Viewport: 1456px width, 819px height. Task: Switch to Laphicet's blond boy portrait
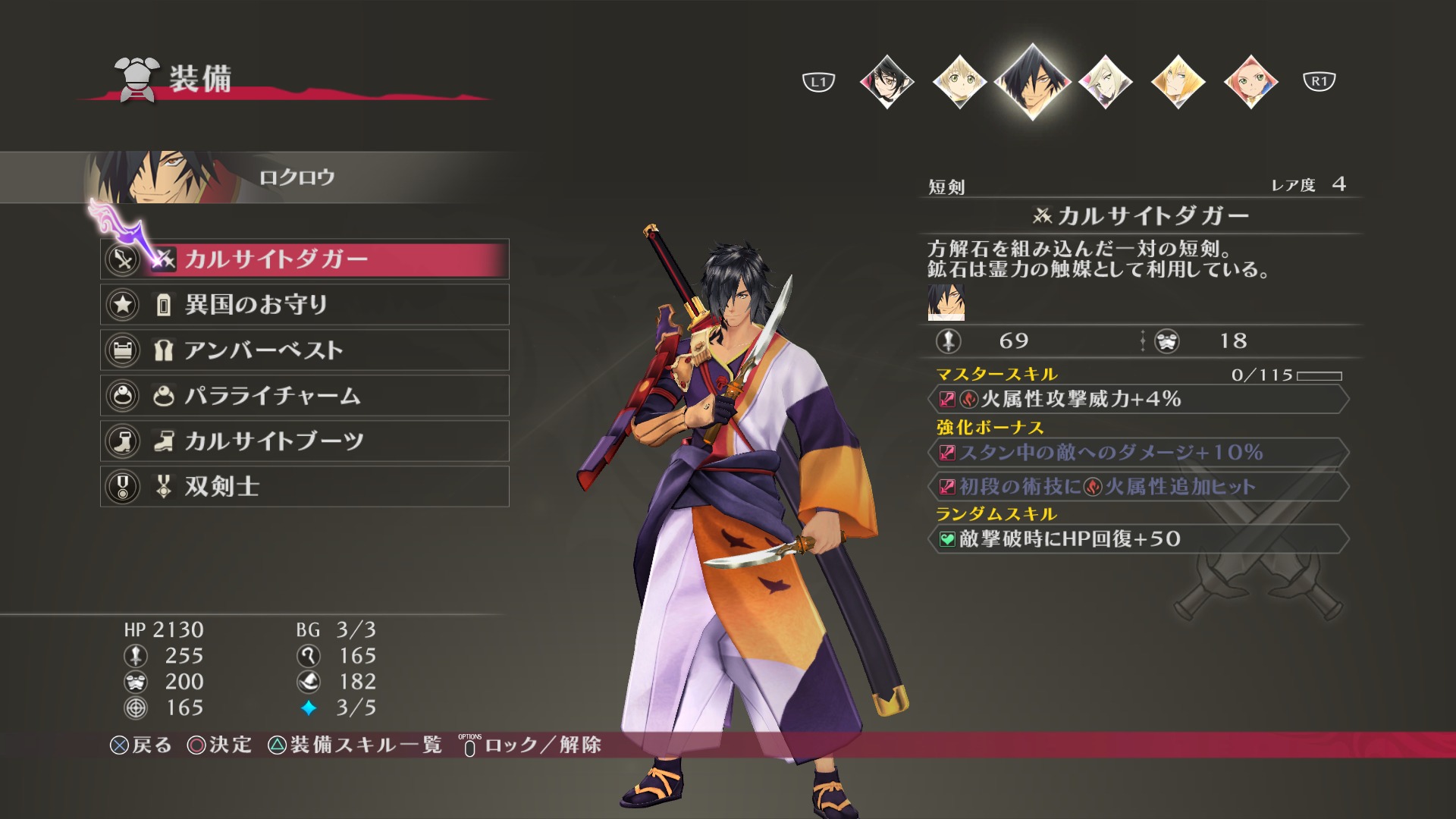[959, 81]
